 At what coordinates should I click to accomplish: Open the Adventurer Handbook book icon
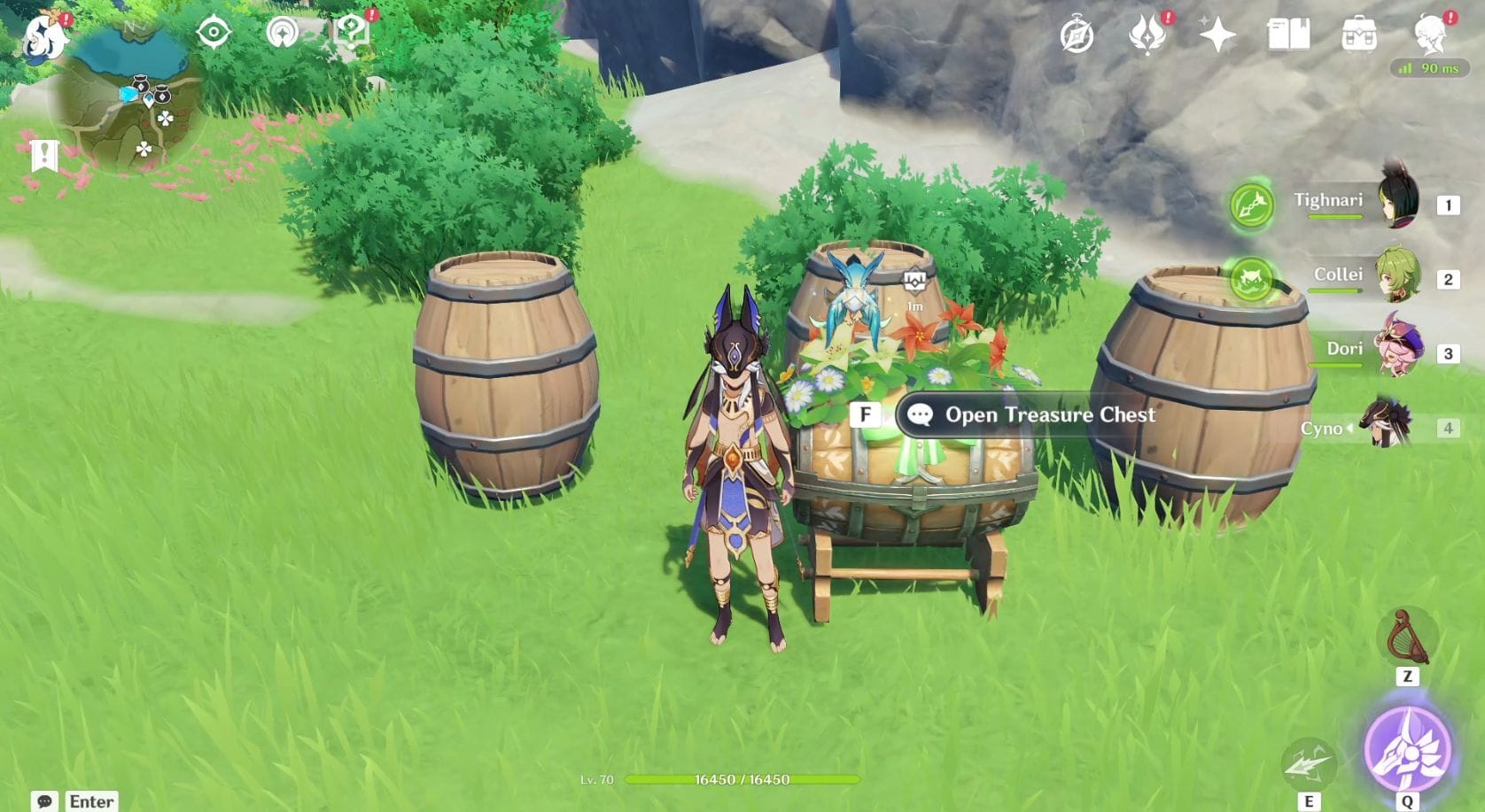1288,35
